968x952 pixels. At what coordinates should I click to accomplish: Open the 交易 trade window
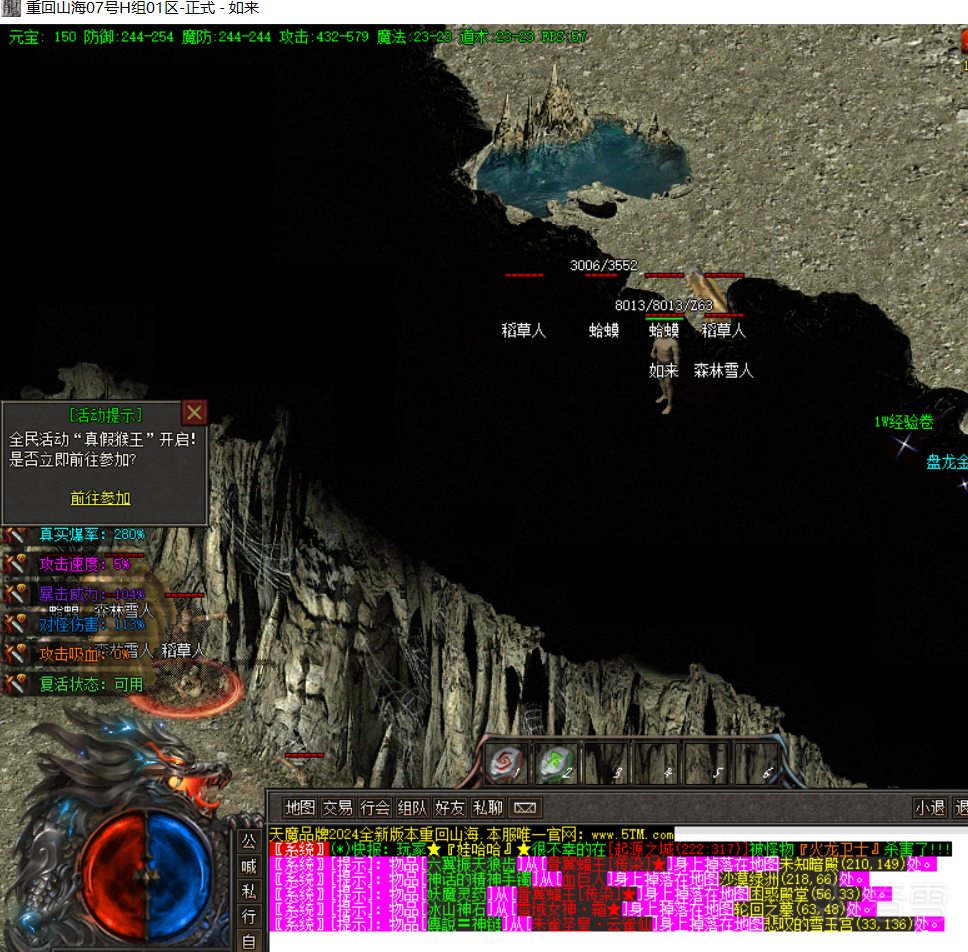click(x=337, y=807)
